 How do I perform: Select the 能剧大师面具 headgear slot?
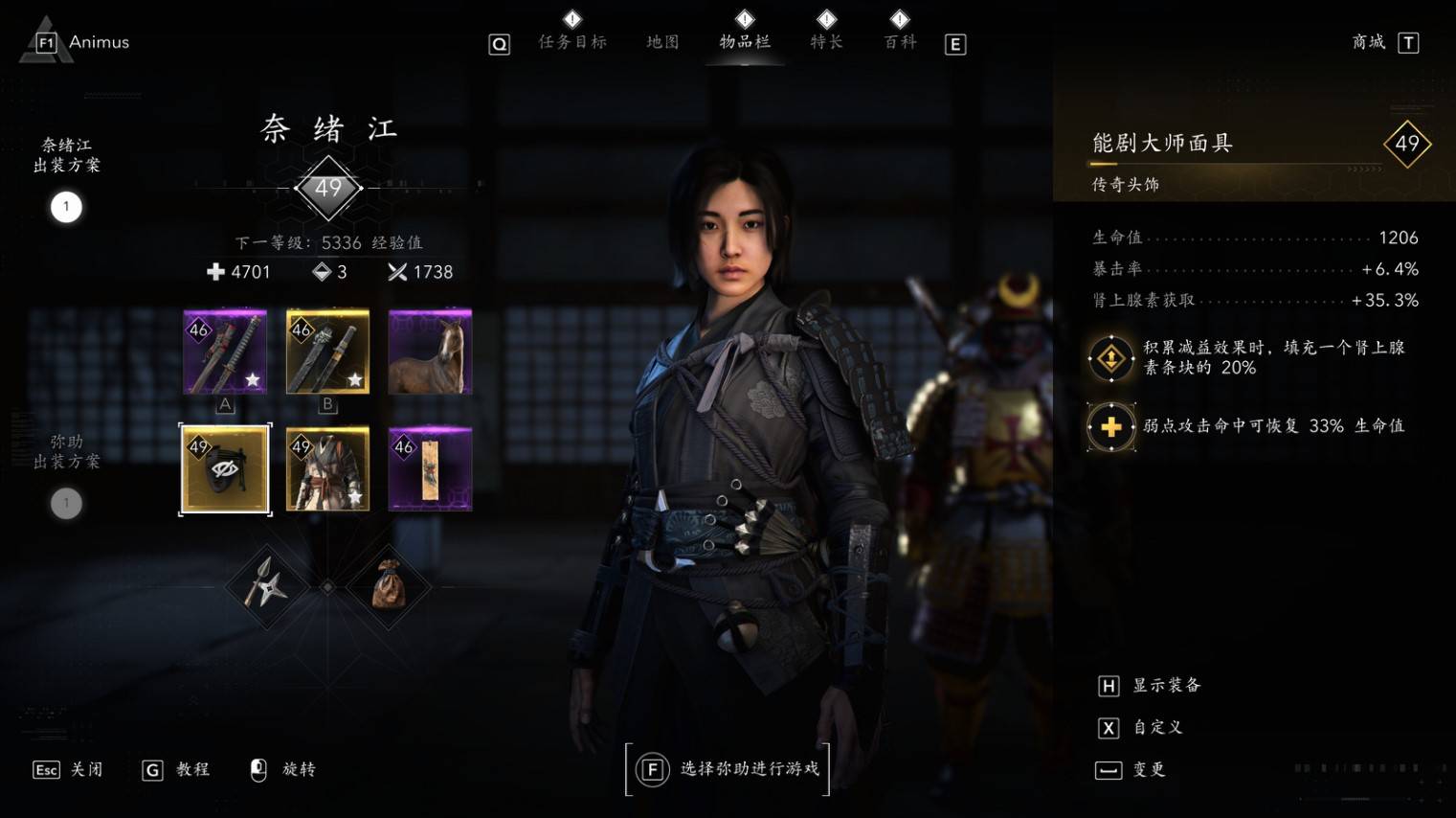[x=225, y=469]
